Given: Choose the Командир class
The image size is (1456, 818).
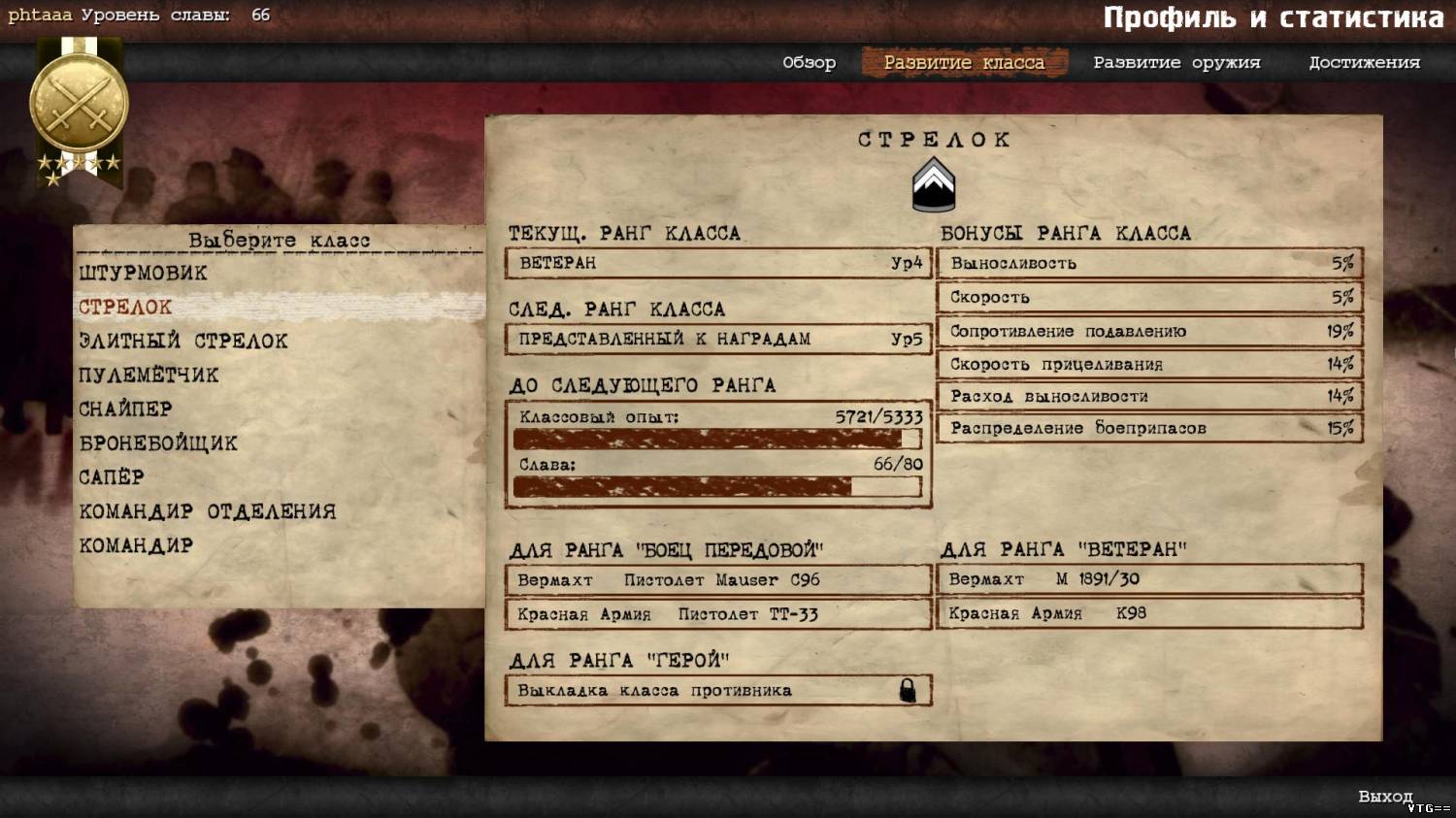Looking at the screenshot, I should pos(136,545).
